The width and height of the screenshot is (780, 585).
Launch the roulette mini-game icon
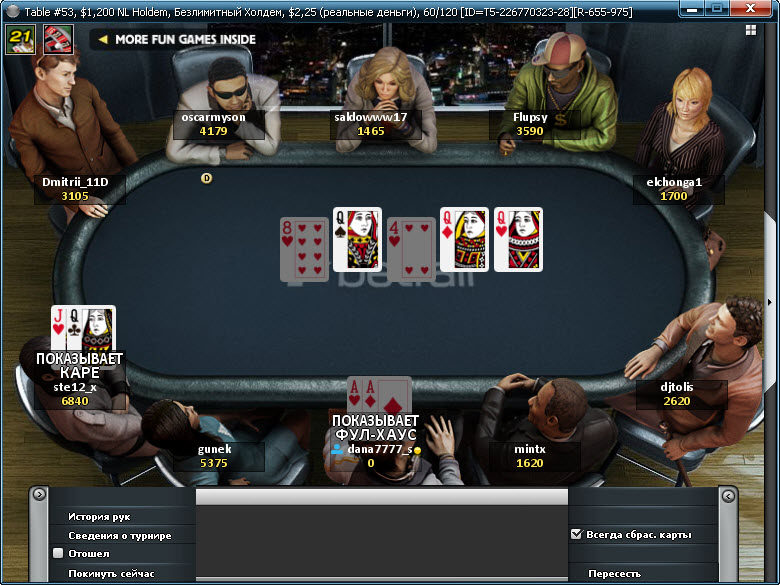click(56, 39)
